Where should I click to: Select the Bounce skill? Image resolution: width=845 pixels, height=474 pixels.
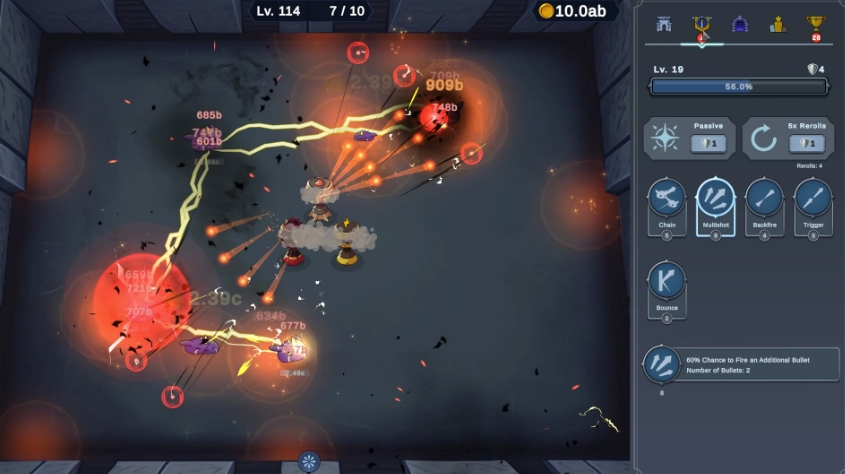[x=667, y=280]
